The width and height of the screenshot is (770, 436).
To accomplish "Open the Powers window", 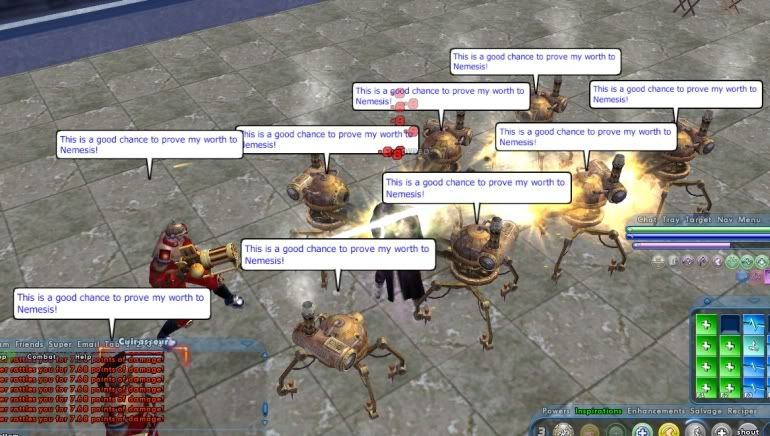I will pos(556,411).
